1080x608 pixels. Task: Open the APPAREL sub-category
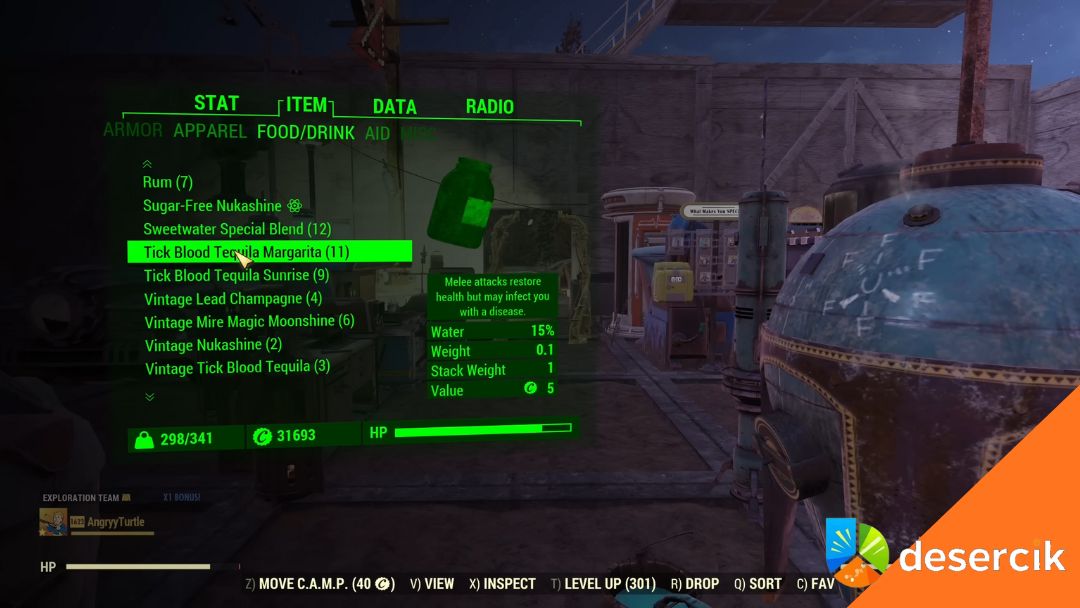pos(210,131)
